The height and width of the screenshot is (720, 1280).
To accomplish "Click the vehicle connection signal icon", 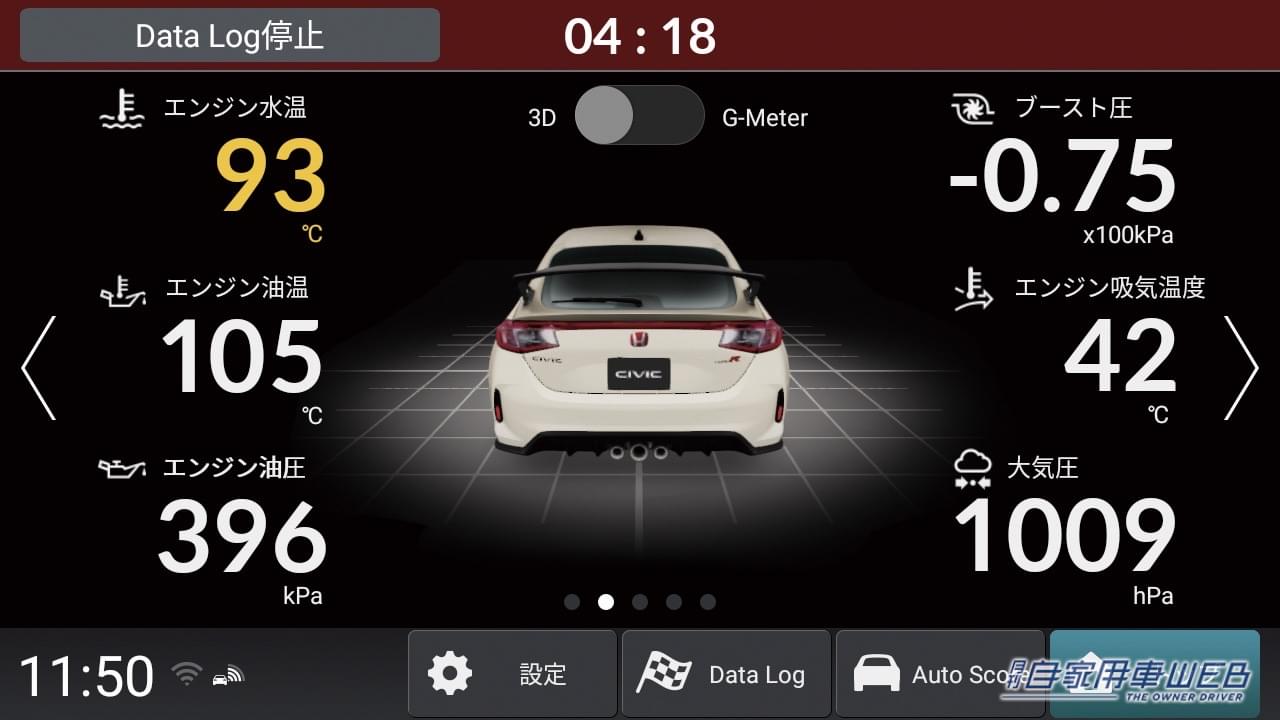I will (x=228, y=673).
